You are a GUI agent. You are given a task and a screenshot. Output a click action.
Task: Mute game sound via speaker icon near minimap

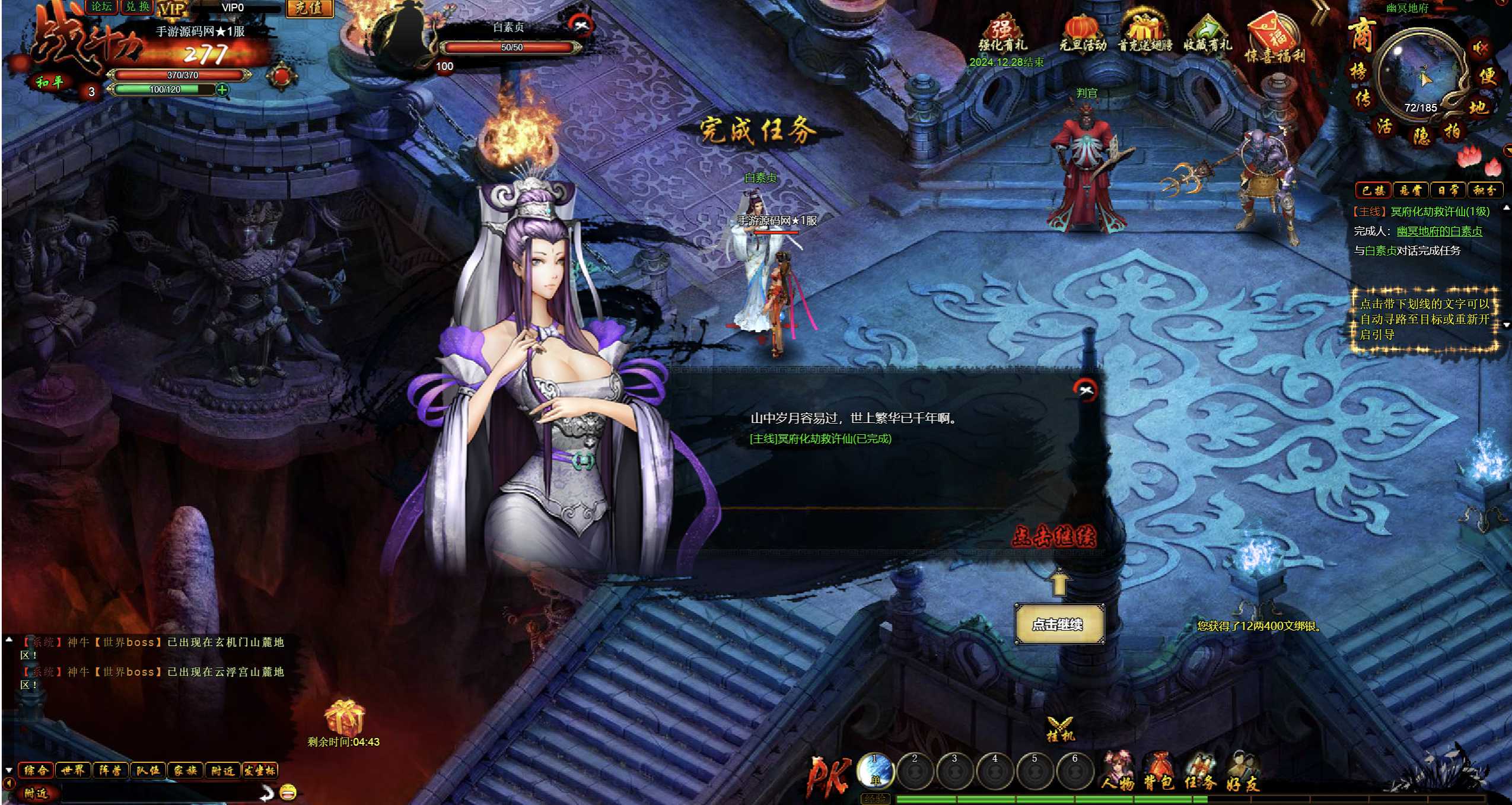tap(1480, 48)
